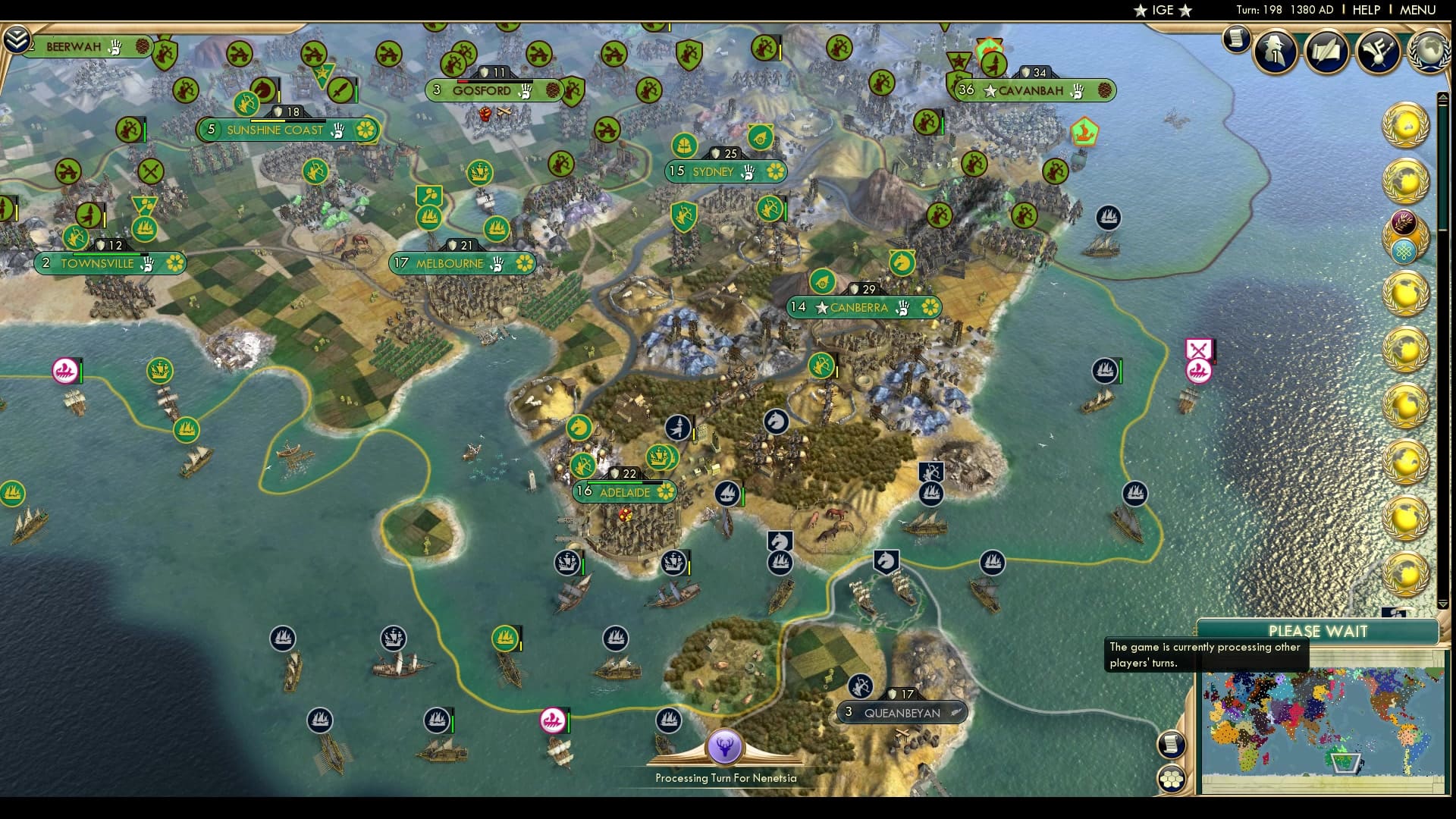1456x819 pixels.
Task: Open the minimap options hex-grid button
Action: (1172, 779)
